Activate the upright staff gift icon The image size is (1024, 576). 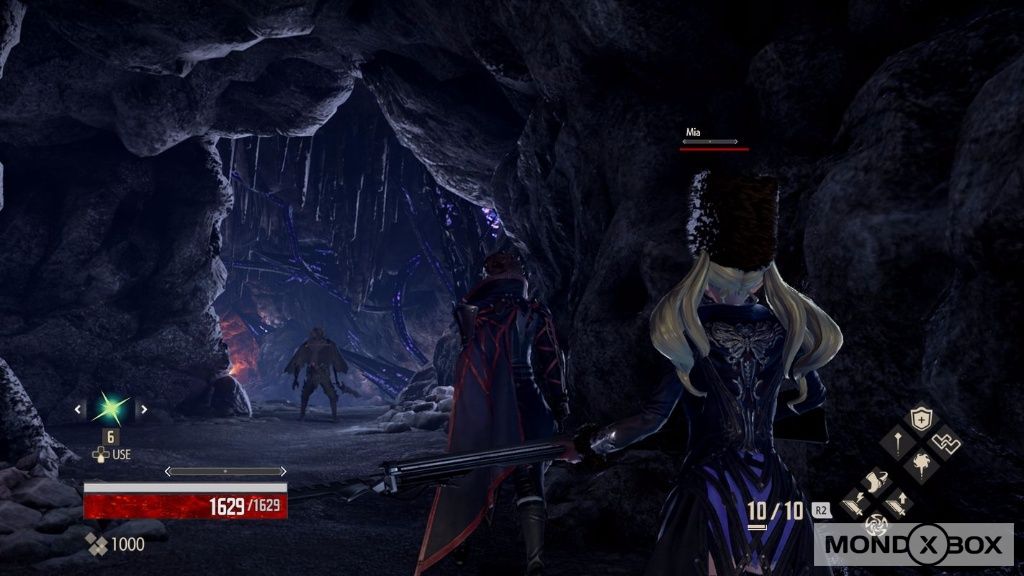(898, 441)
